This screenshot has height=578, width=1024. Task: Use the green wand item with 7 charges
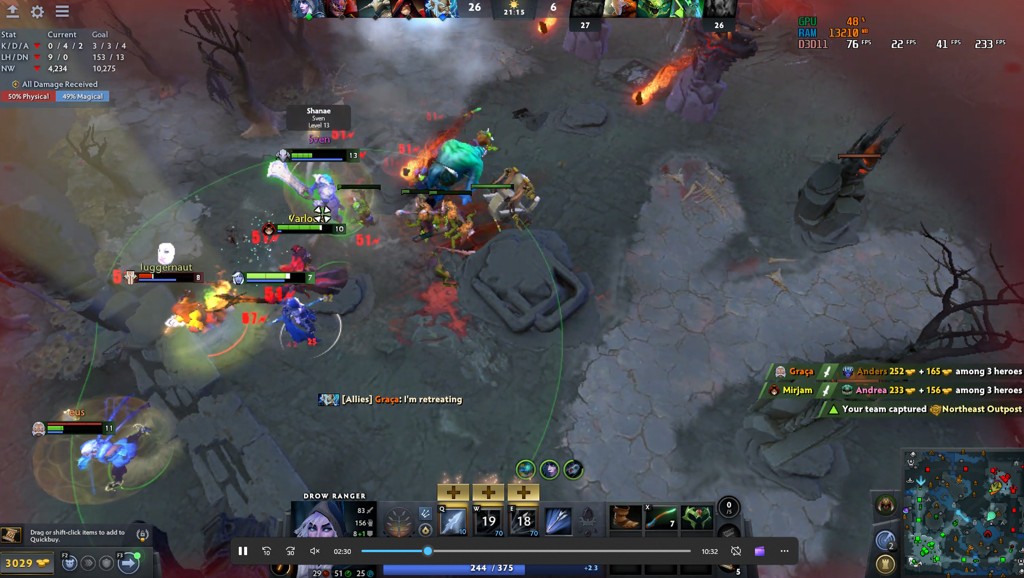pyautogui.click(x=661, y=518)
